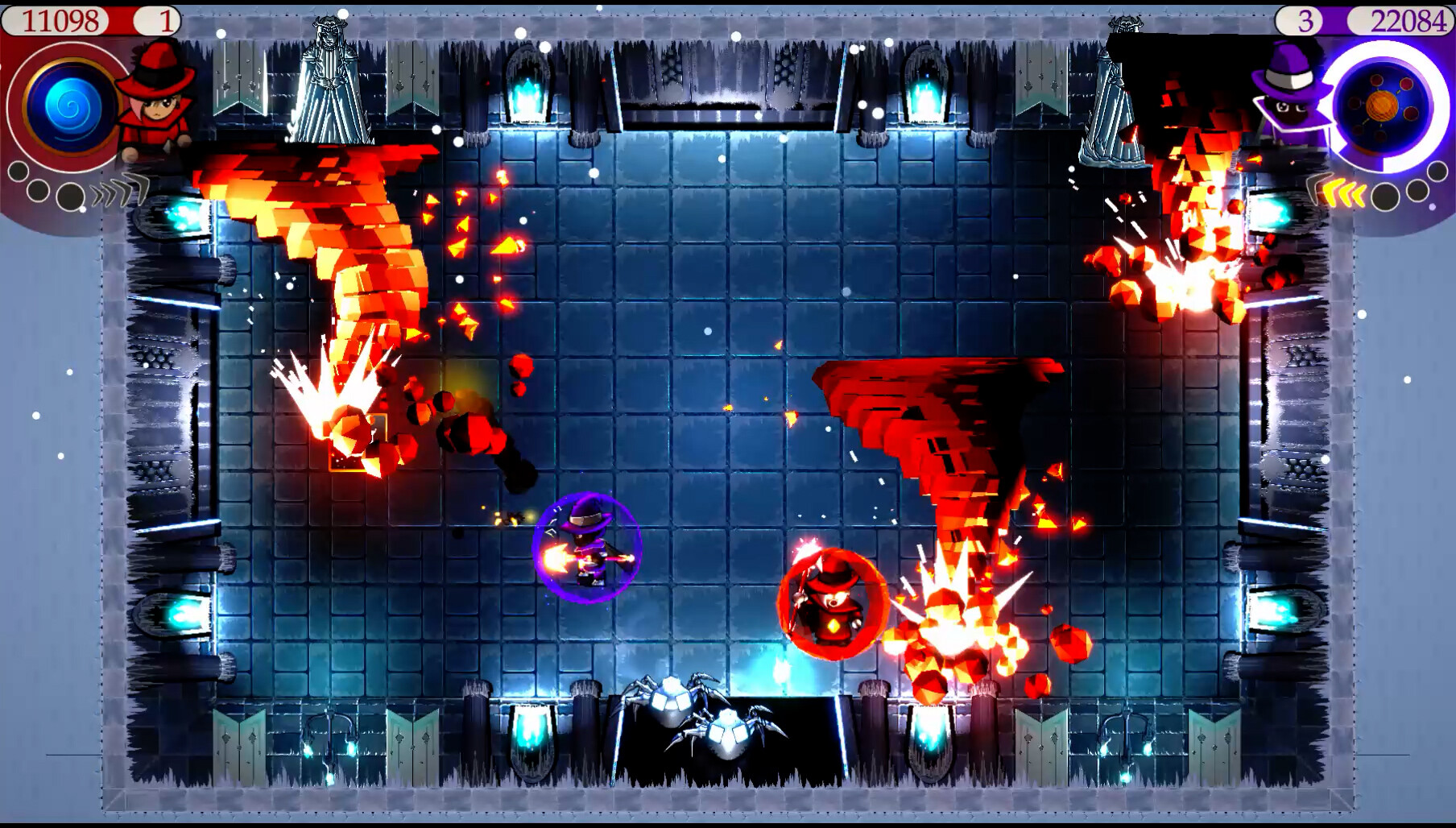Toggle the middle charge dot on red player's HUD
Viewport: 1456px width, 828px height.
click(x=39, y=192)
